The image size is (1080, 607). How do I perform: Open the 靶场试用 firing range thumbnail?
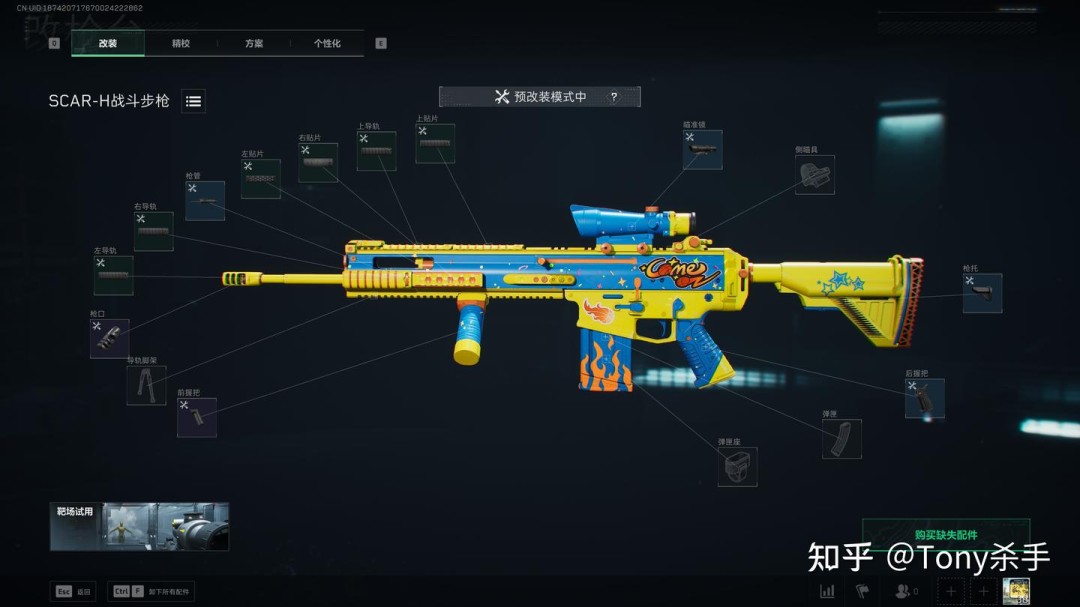point(140,526)
